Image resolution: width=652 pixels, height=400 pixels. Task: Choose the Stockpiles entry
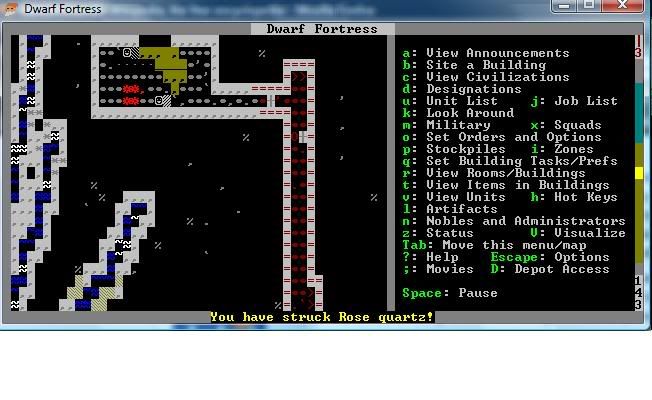[465, 149]
